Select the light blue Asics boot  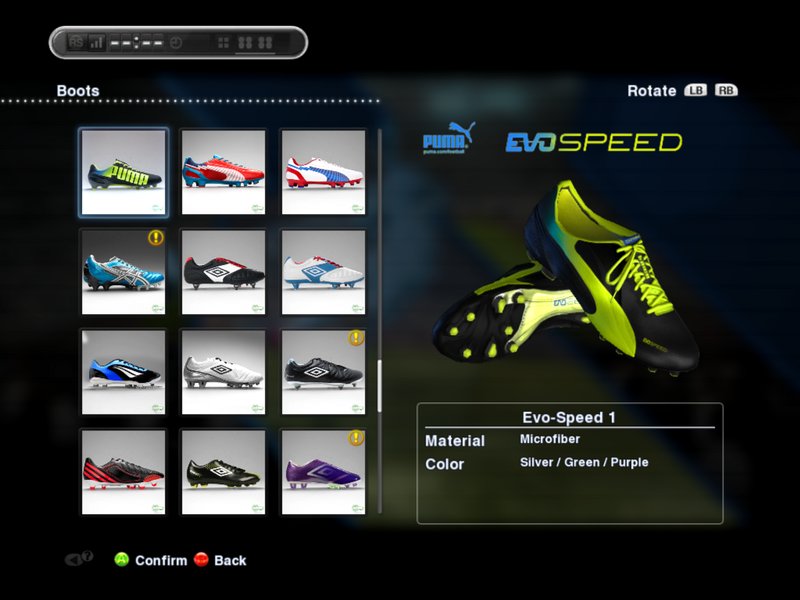click(x=123, y=272)
